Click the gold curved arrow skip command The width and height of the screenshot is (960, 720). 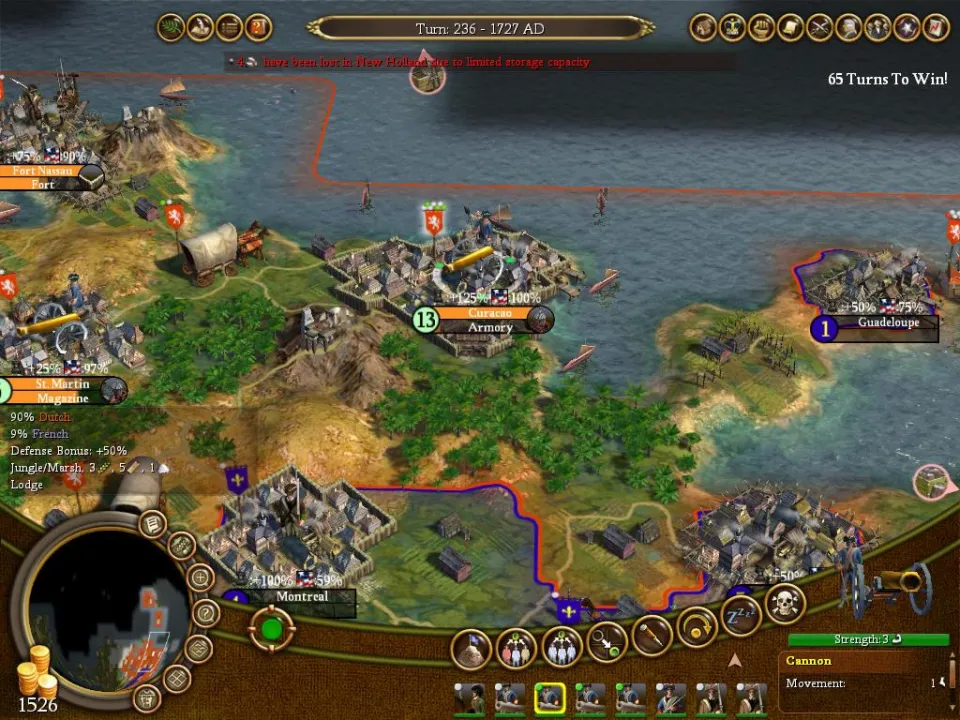pos(697,628)
